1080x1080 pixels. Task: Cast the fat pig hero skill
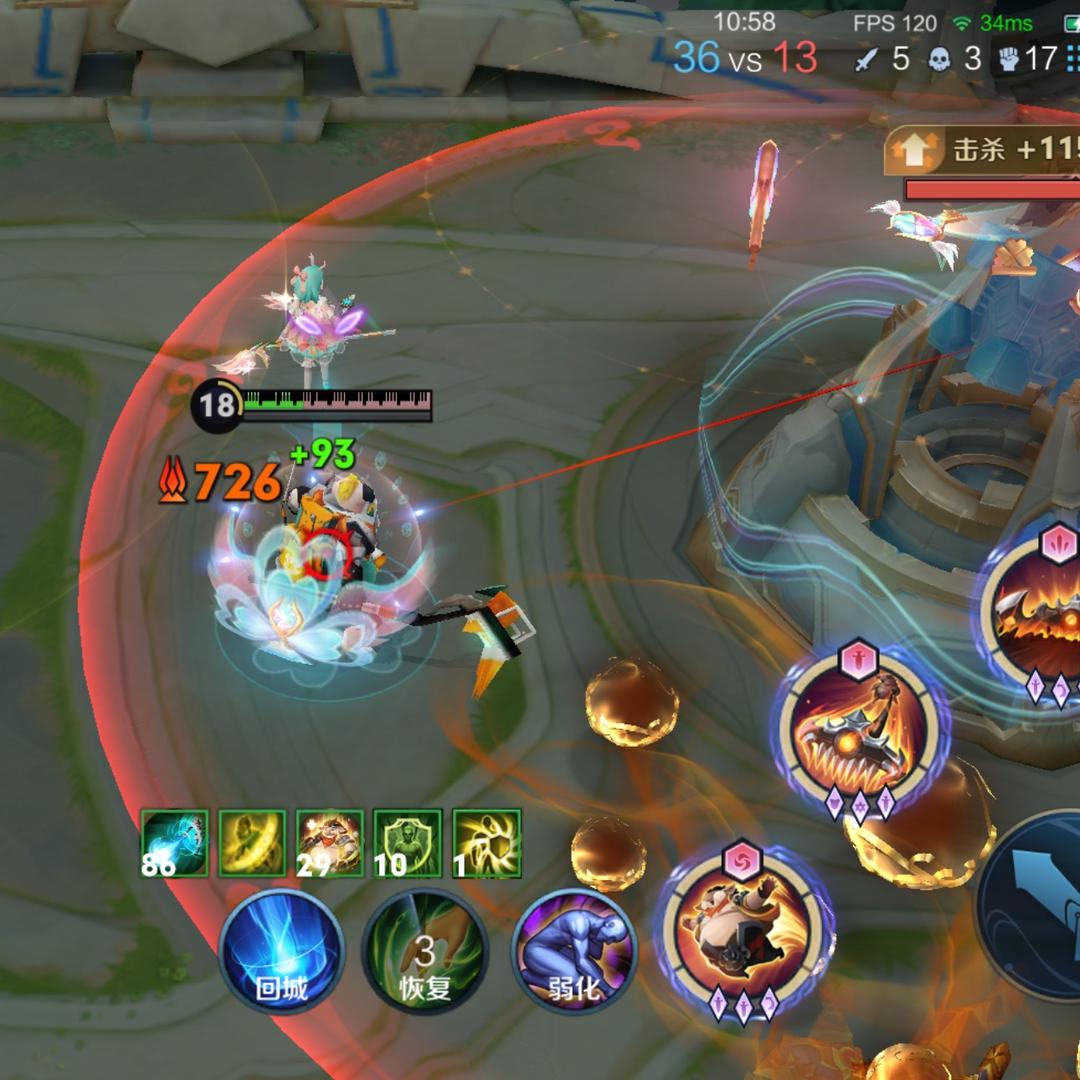click(742, 933)
